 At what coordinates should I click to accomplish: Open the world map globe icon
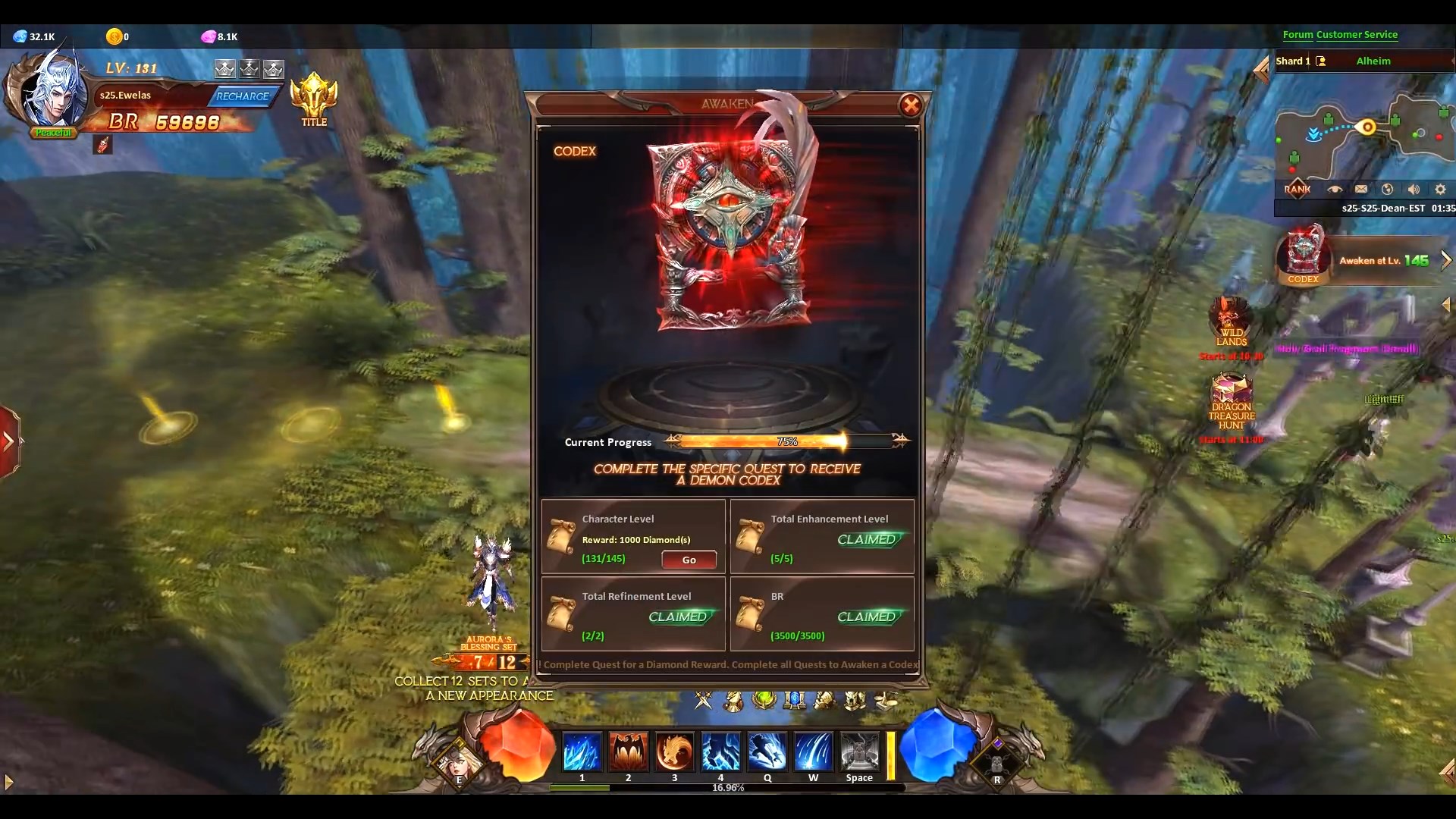(1387, 189)
